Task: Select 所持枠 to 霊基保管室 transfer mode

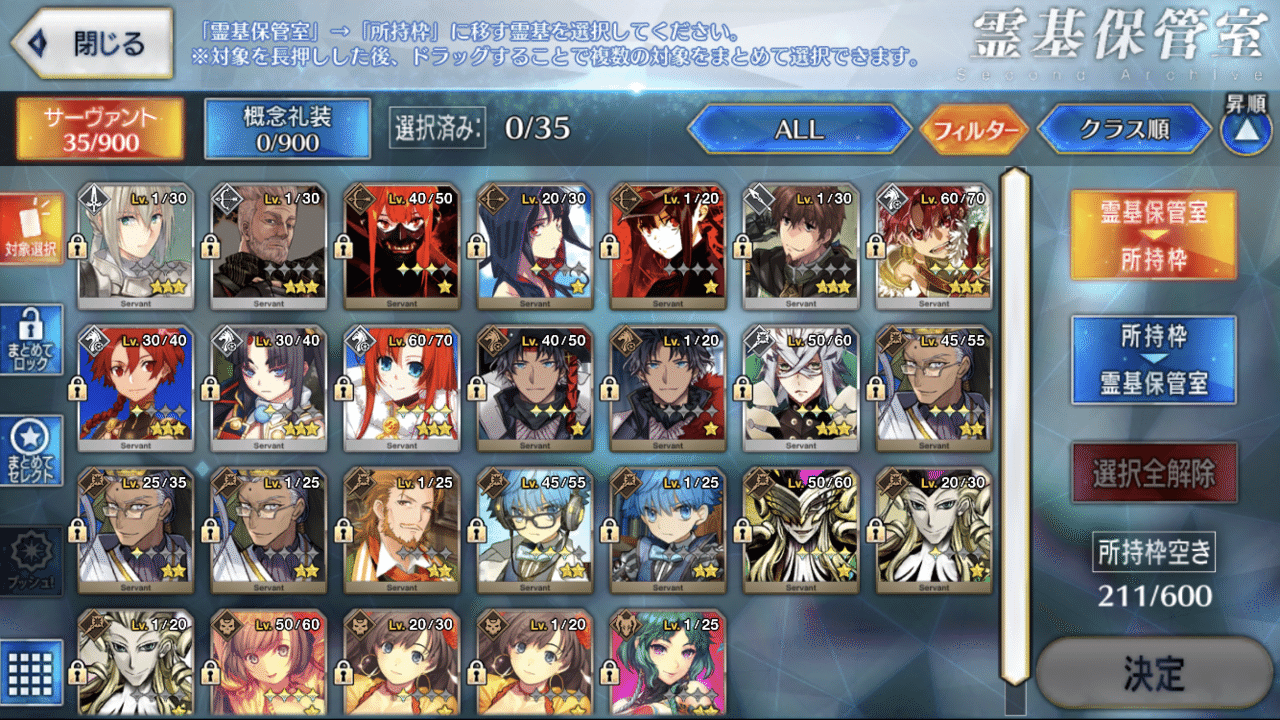Action: pos(1153,360)
